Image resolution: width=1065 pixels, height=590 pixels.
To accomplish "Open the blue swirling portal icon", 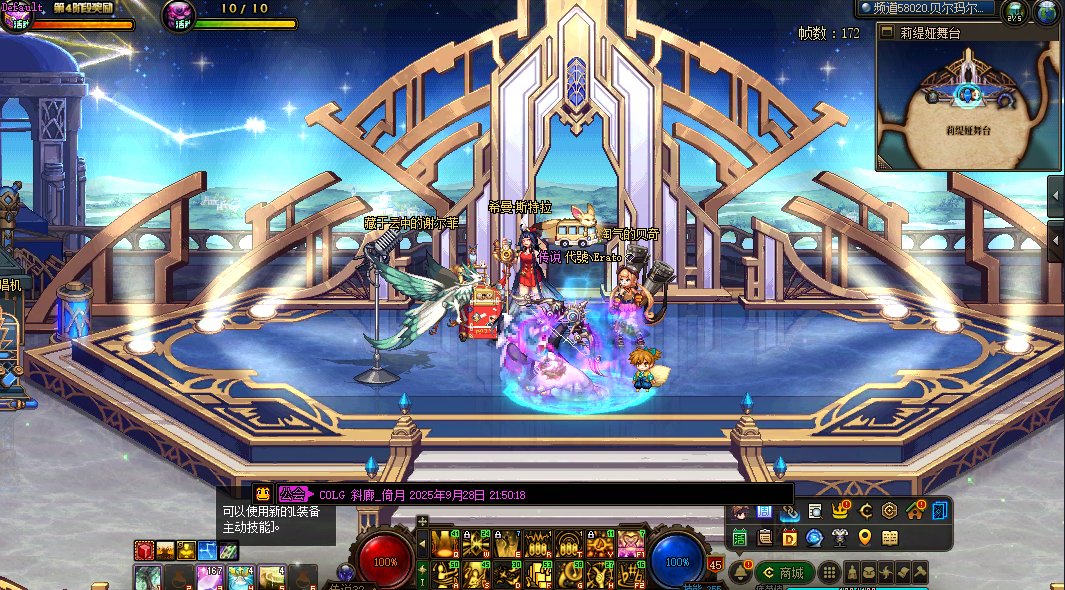I will [x=815, y=538].
